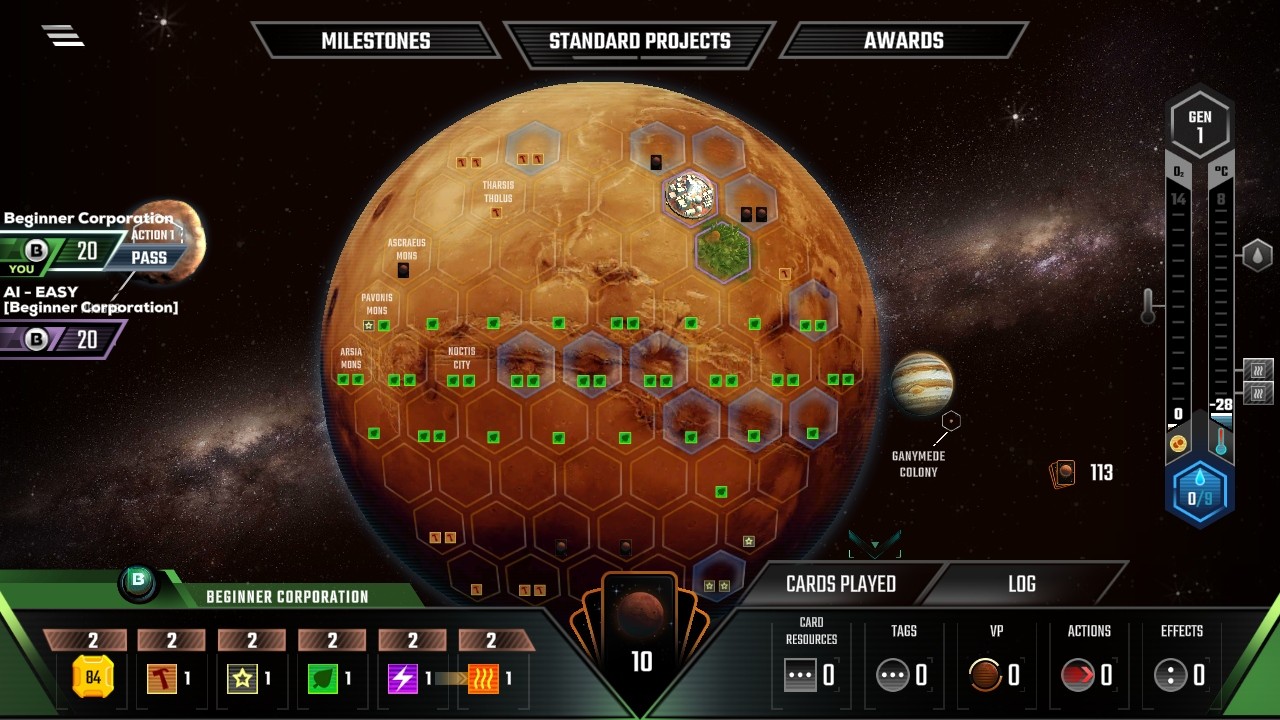Select the heat resource icon
This screenshot has width=1280, height=720.
[x=484, y=678]
